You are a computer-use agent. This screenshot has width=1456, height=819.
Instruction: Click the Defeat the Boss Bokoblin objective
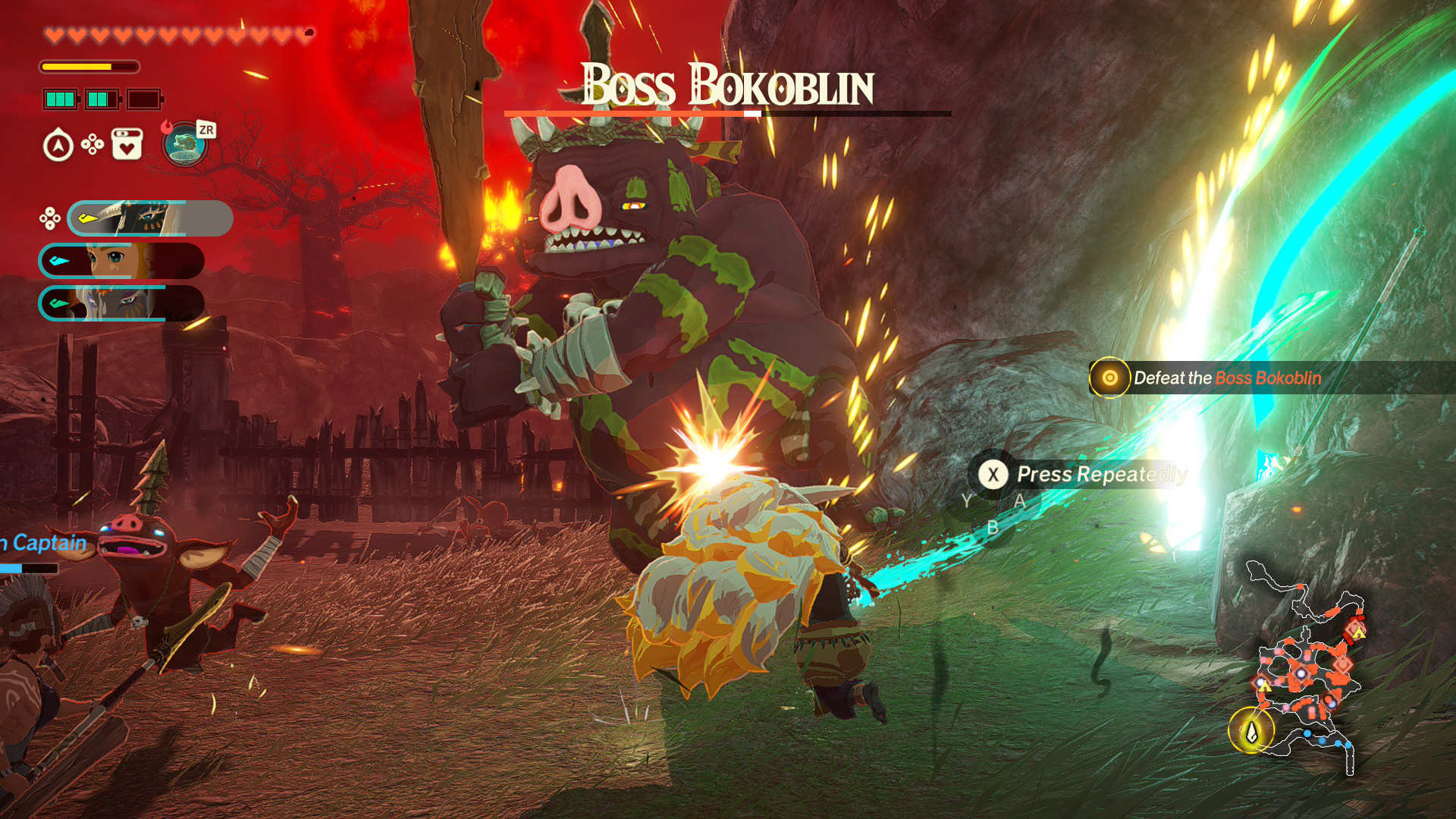point(1226,378)
